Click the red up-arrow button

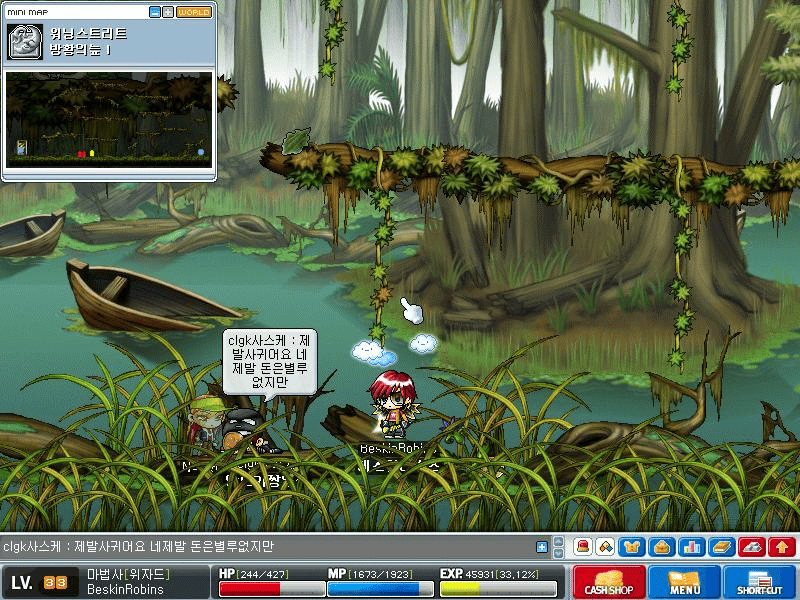(782, 547)
